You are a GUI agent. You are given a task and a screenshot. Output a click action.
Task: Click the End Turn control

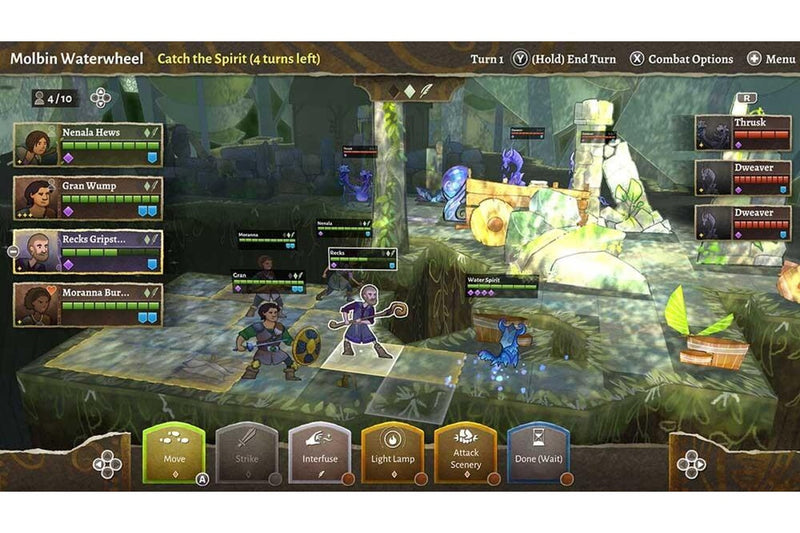coord(565,59)
